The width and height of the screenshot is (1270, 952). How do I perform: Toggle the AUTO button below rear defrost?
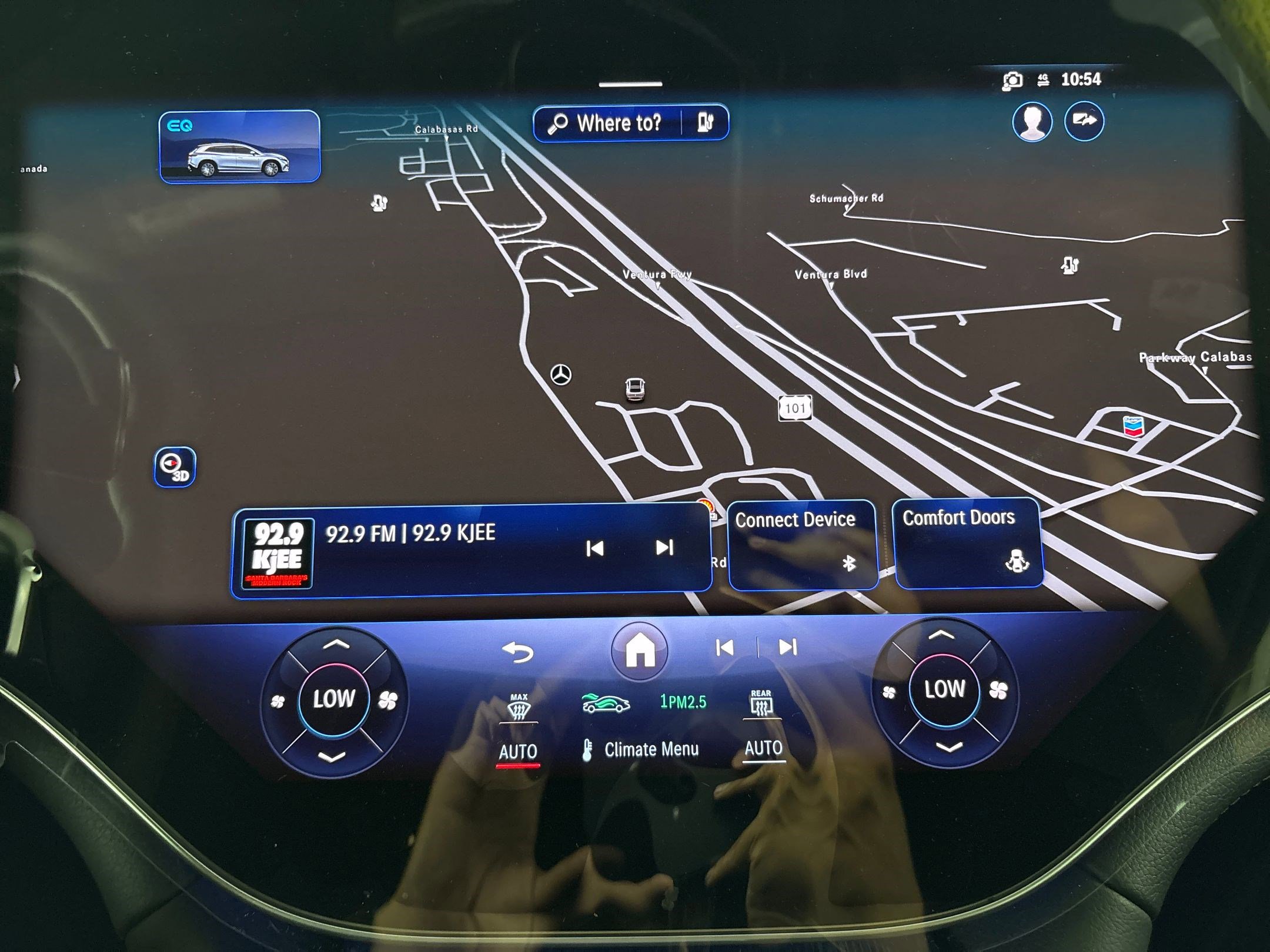[763, 749]
